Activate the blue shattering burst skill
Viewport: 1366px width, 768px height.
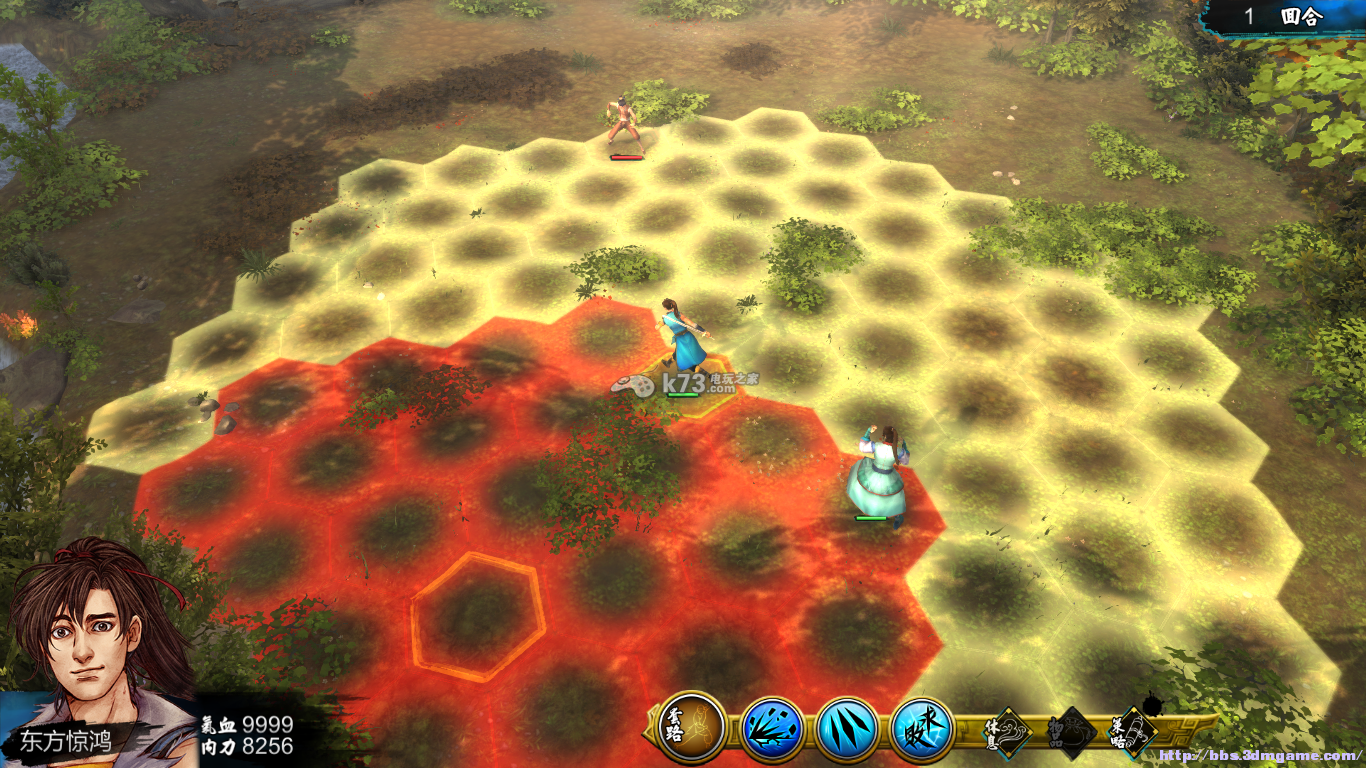point(771,728)
